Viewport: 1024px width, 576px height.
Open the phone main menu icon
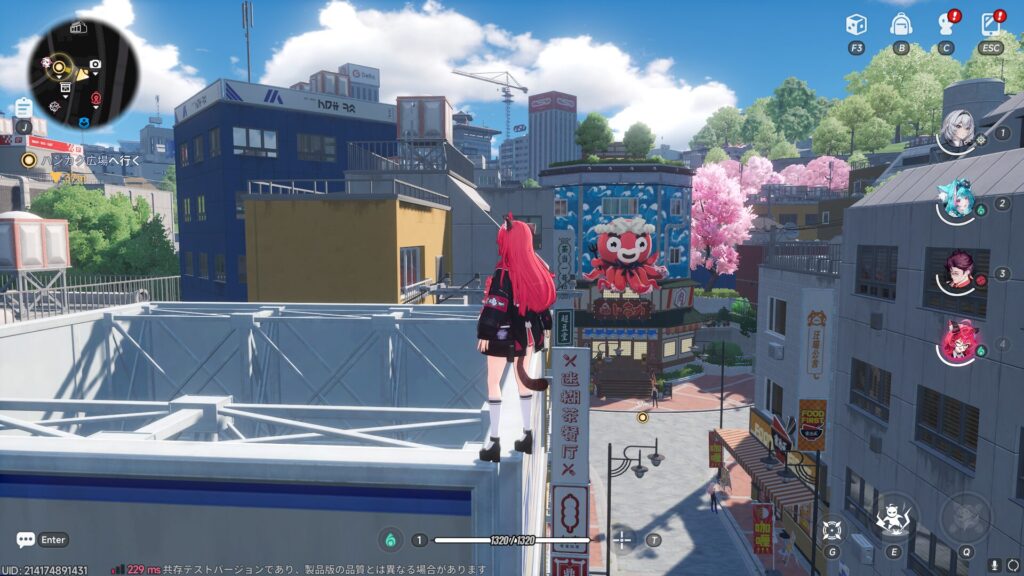coord(991,24)
